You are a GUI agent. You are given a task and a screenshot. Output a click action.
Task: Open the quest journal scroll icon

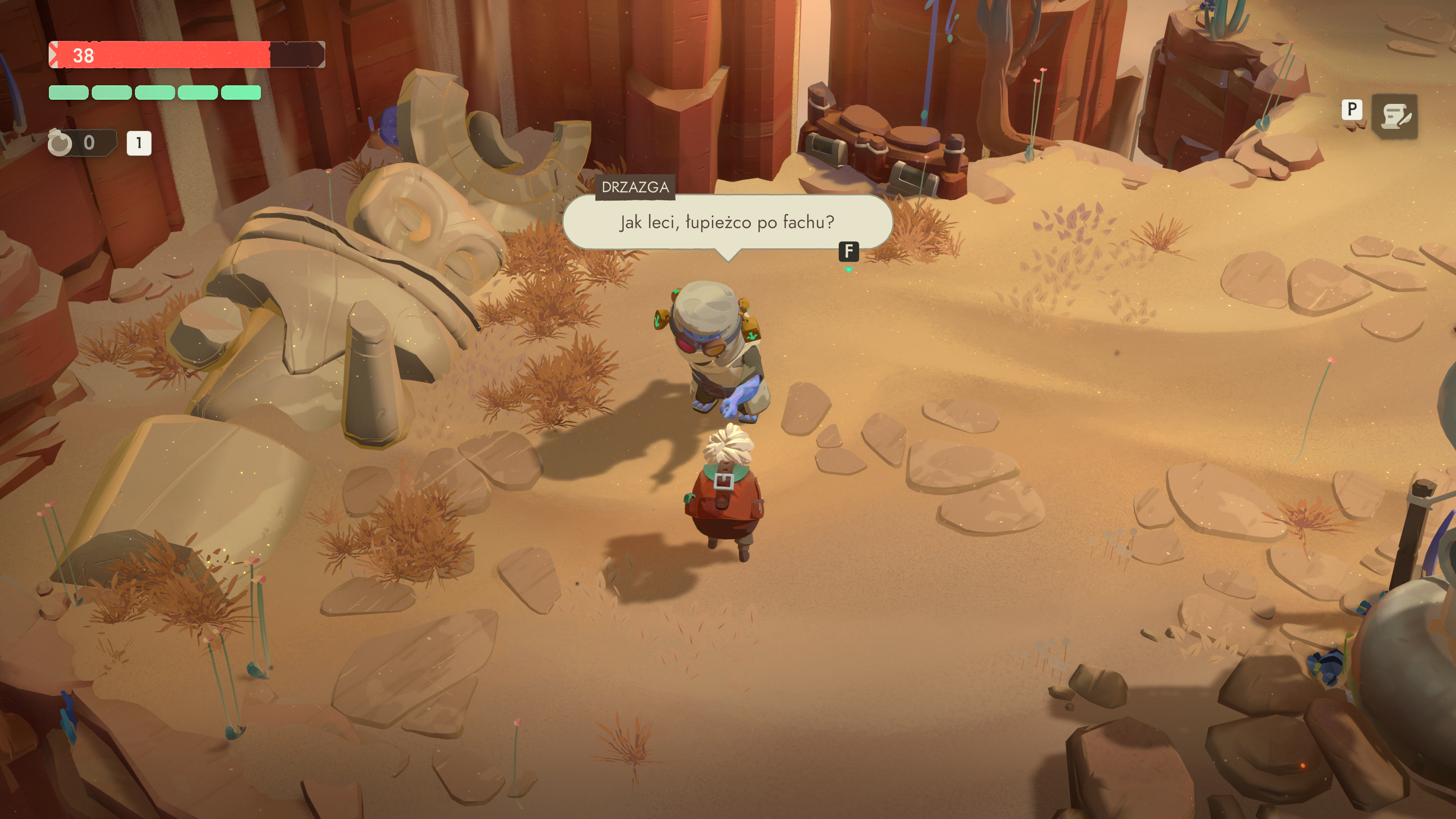[x=1395, y=116]
